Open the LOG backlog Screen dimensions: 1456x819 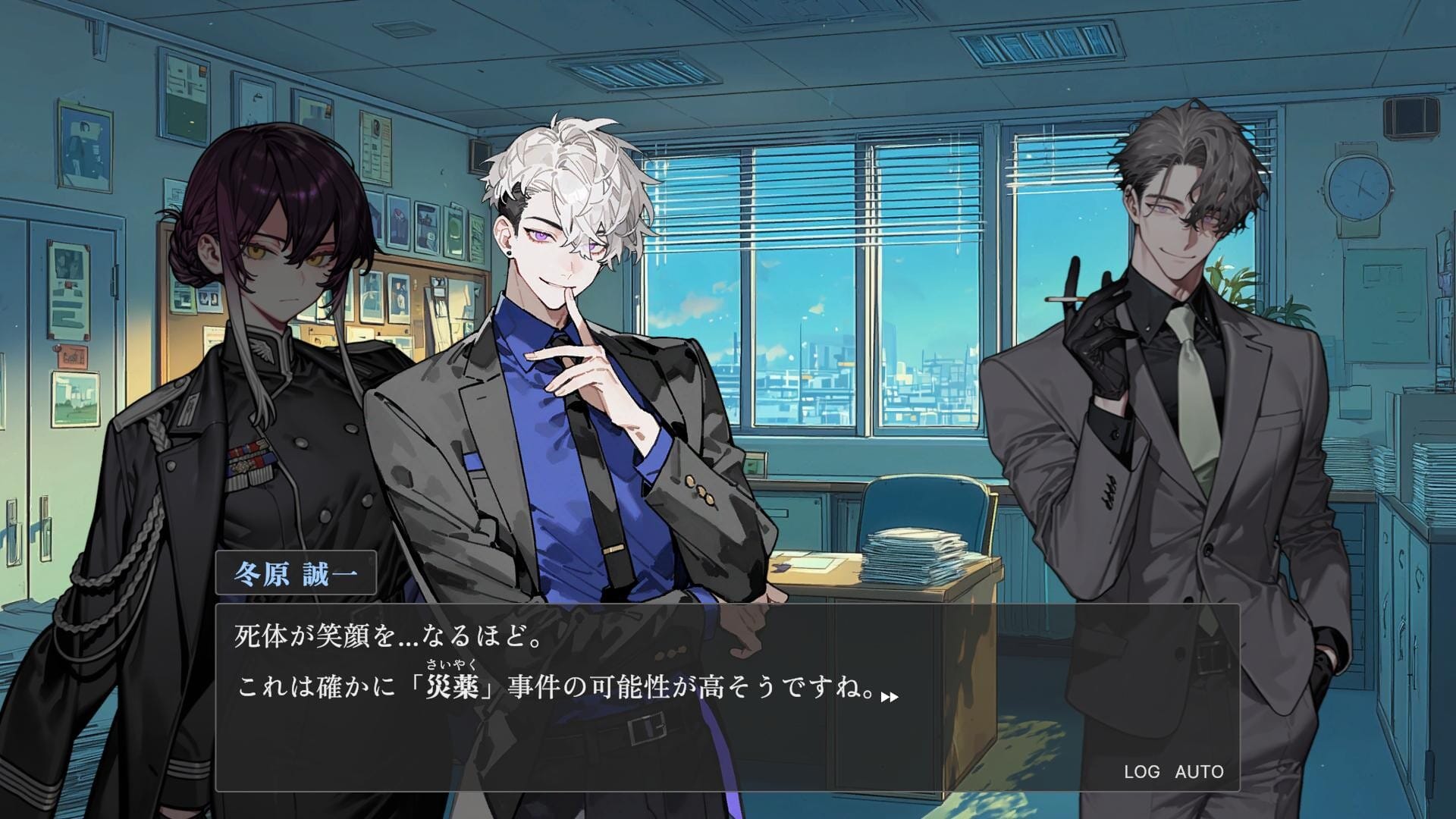click(x=1141, y=772)
